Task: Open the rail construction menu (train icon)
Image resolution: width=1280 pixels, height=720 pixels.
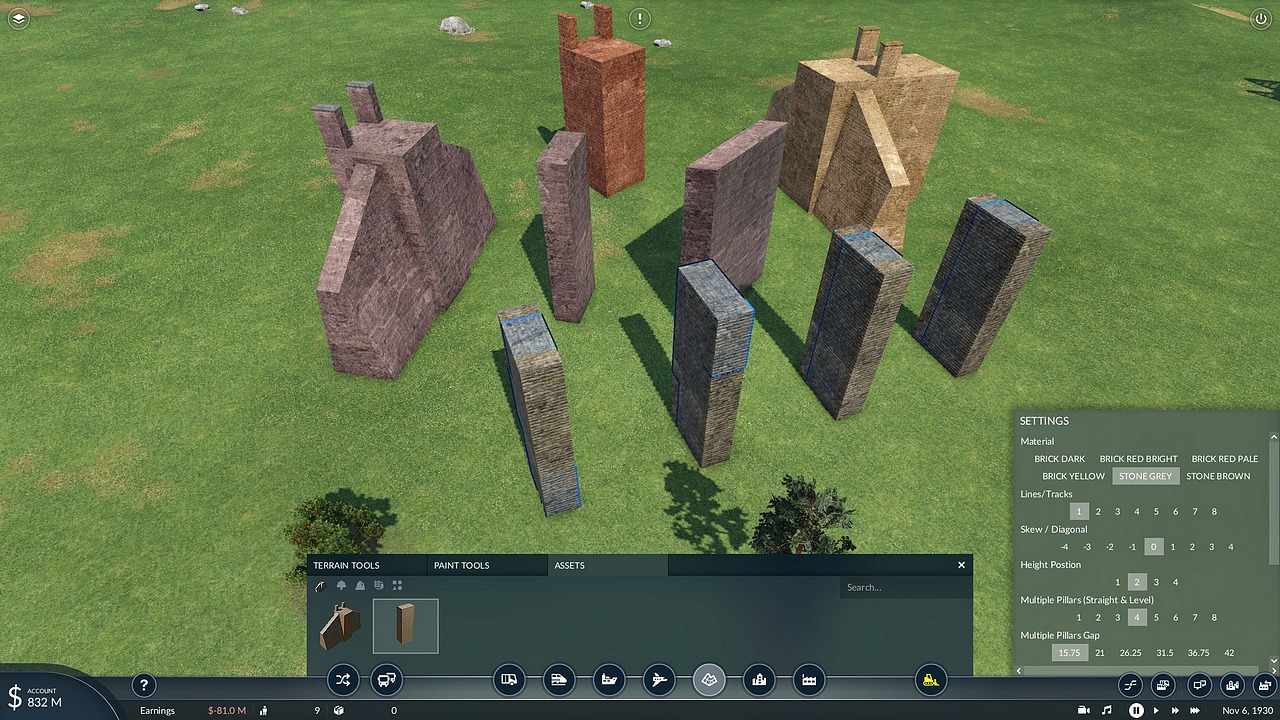Action: click(x=559, y=681)
